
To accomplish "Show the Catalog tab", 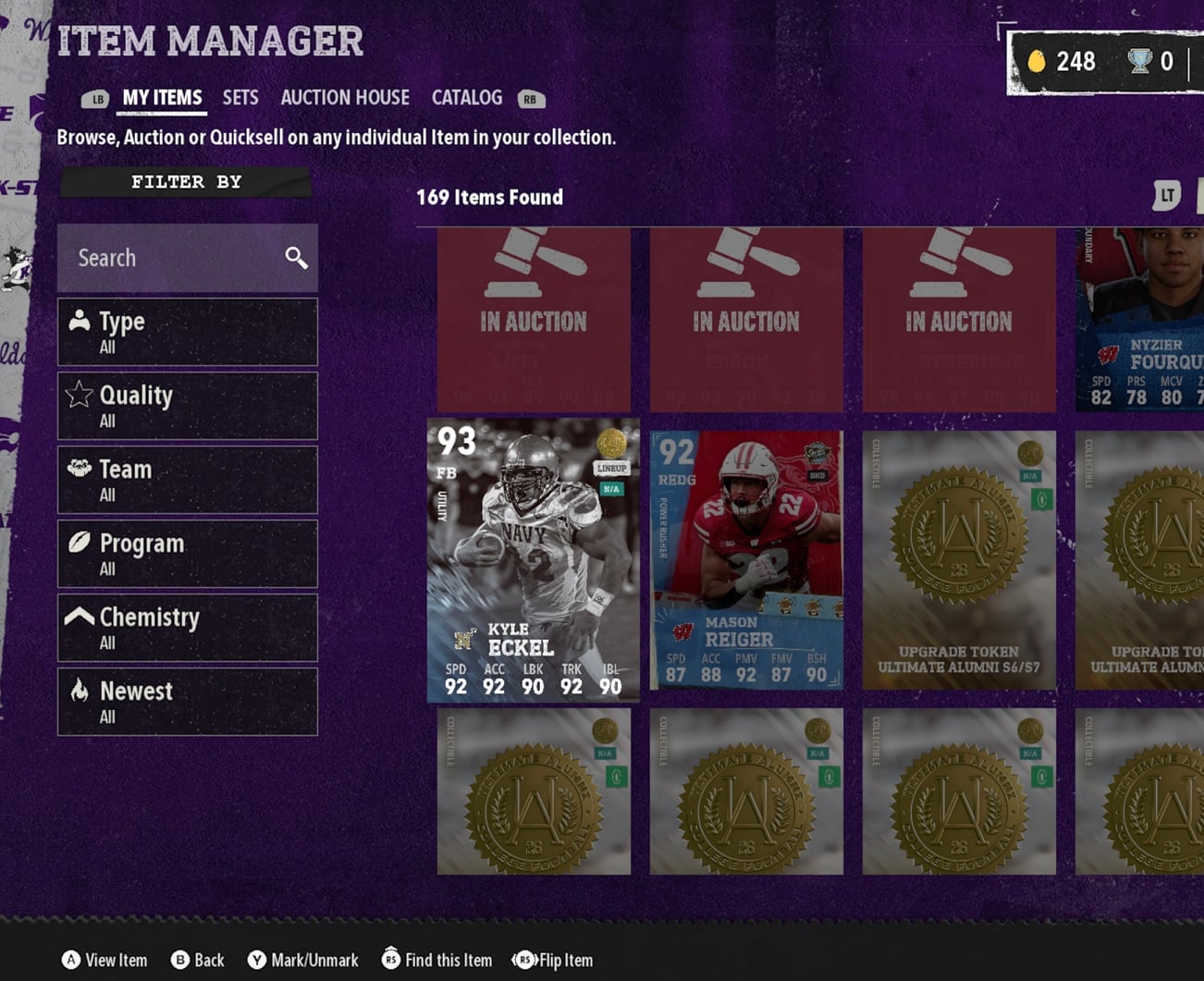I will pos(467,98).
